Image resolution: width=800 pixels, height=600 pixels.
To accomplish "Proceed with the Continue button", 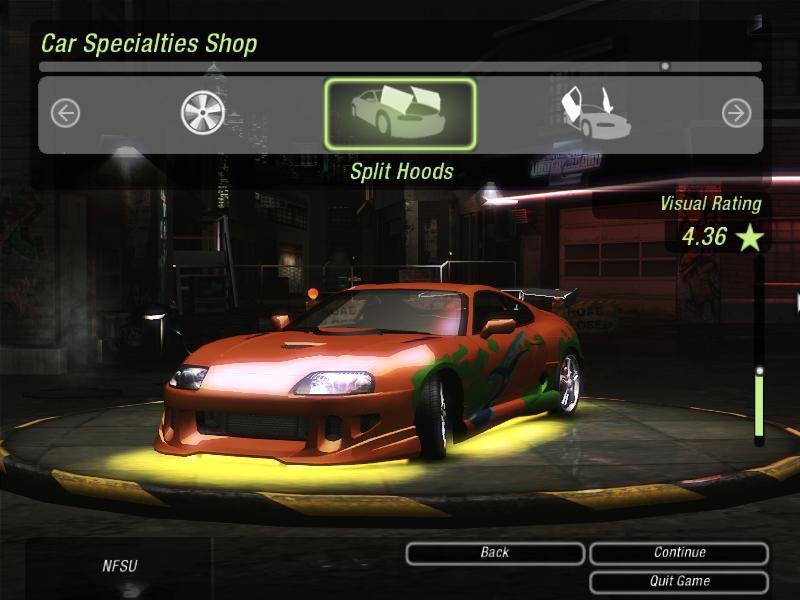I will 679,553.
